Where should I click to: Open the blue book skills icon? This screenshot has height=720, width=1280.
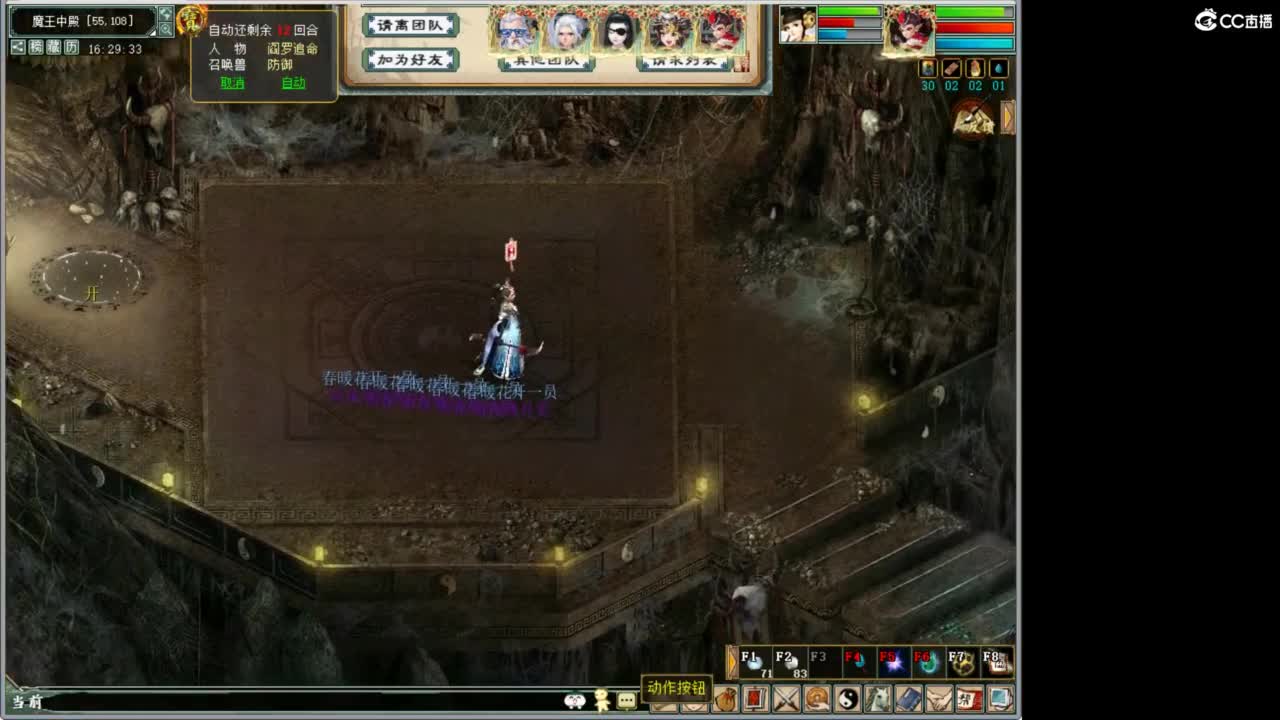coord(908,698)
